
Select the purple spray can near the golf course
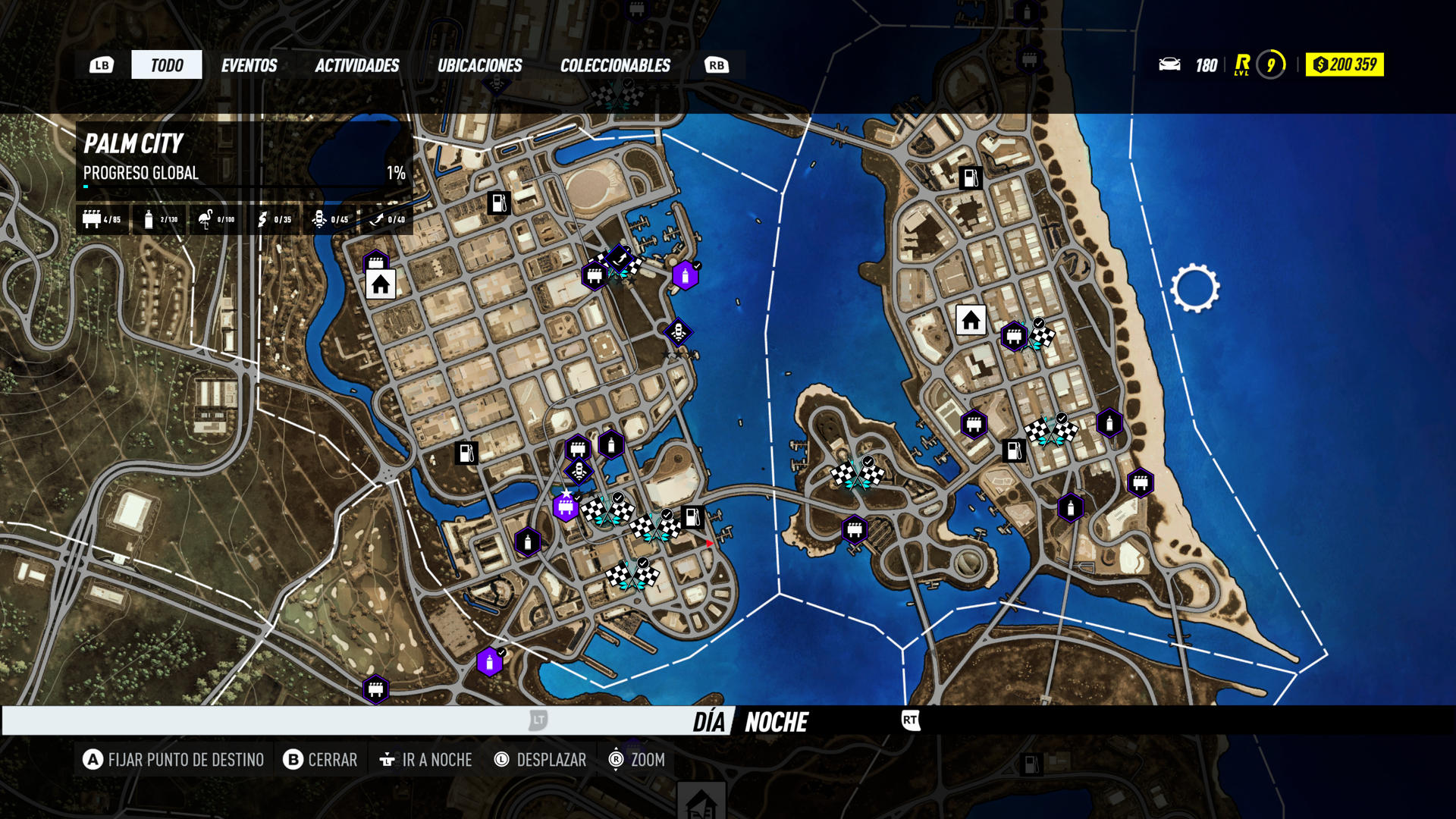pyautogui.click(x=490, y=663)
